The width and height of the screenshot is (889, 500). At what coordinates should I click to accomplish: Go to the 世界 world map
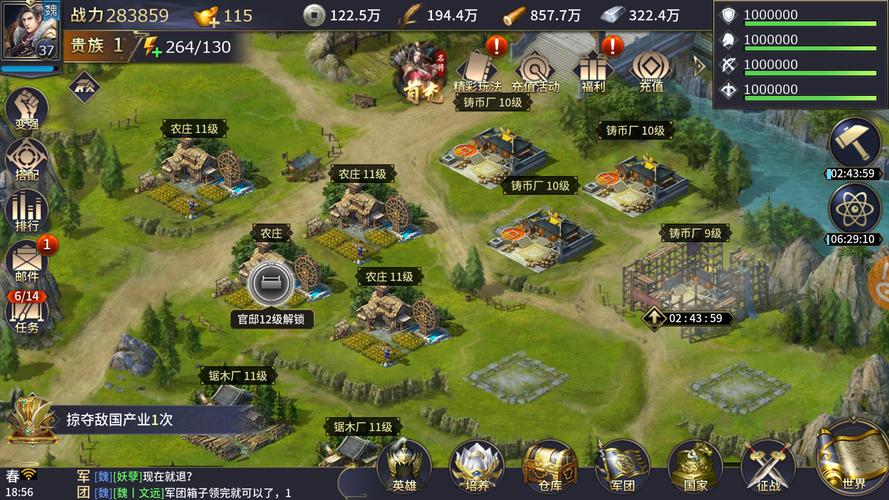coord(852,460)
